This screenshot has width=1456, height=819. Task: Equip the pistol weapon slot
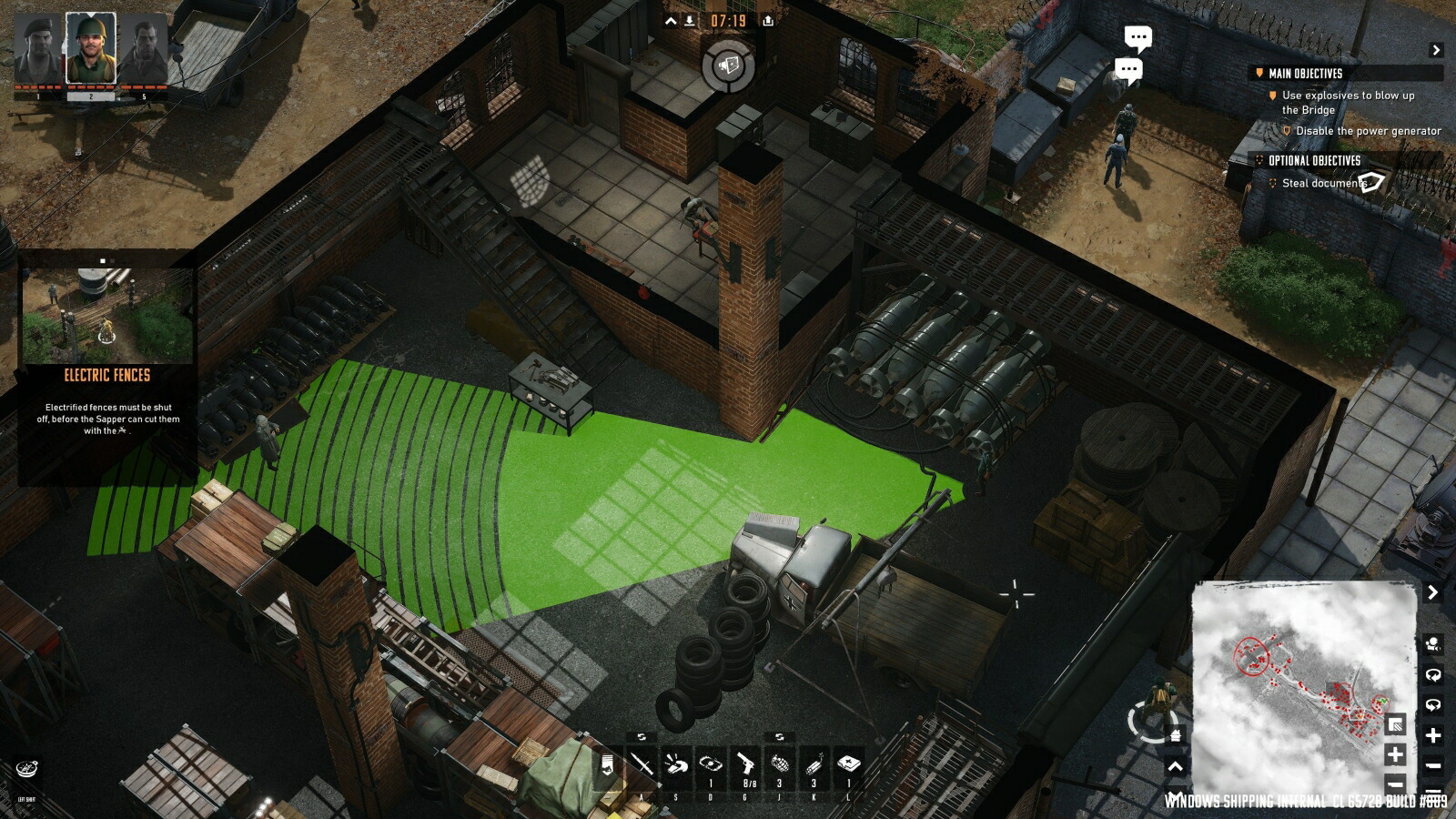point(745,763)
